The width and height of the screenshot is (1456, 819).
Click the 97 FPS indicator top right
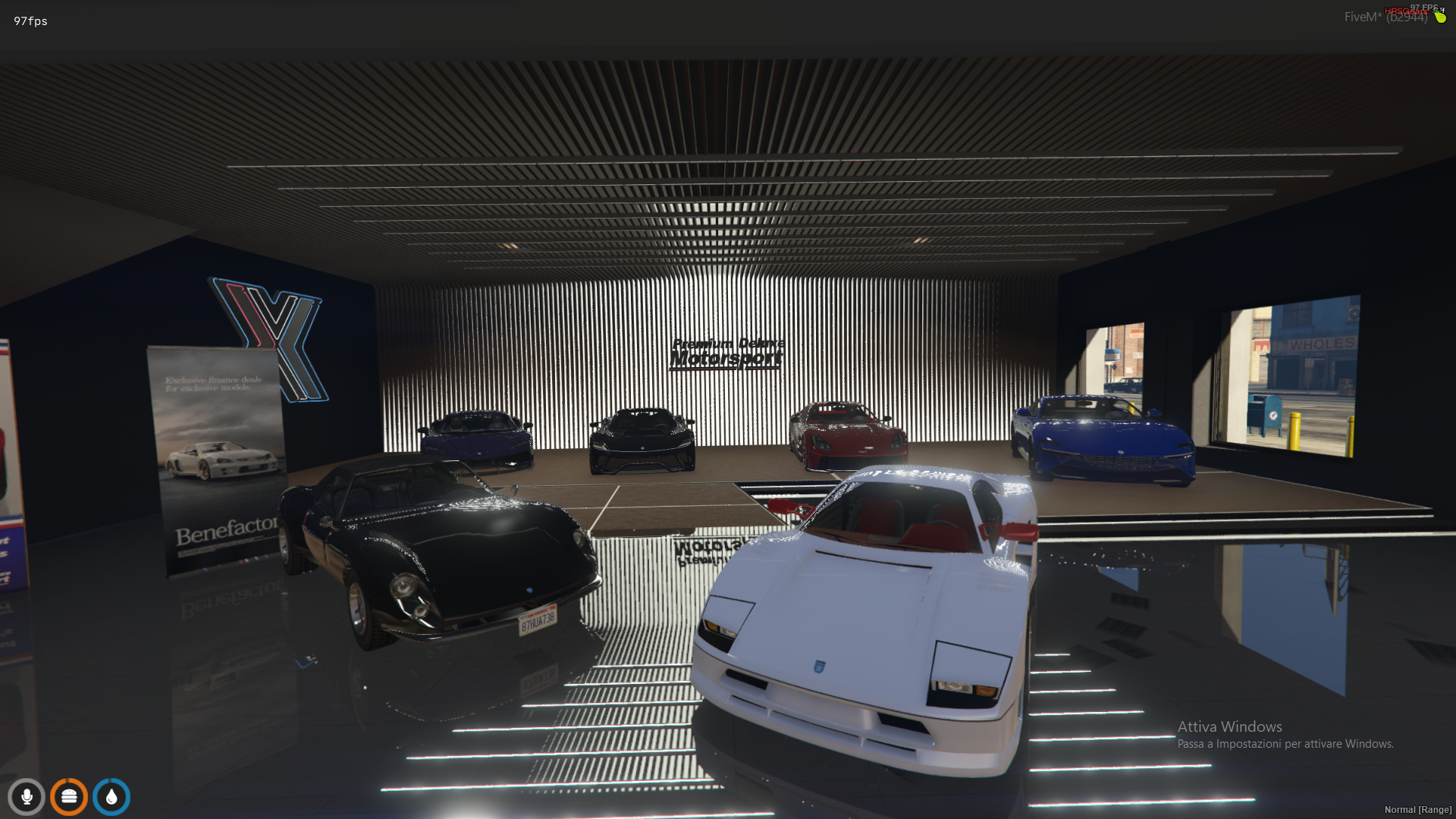(x=1423, y=7)
